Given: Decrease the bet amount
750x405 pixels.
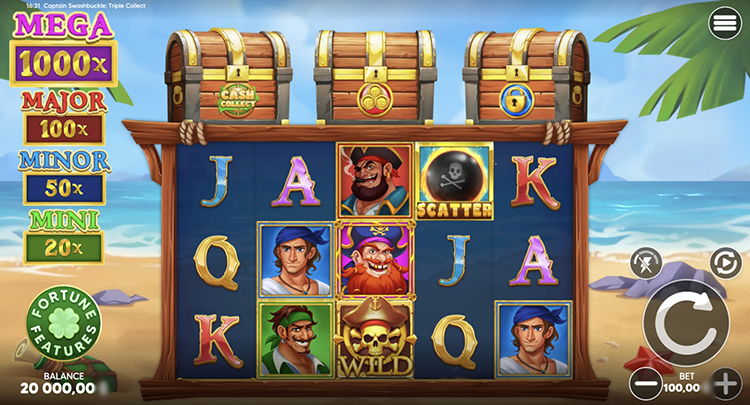Looking at the screenshot, I should [645, 382].
